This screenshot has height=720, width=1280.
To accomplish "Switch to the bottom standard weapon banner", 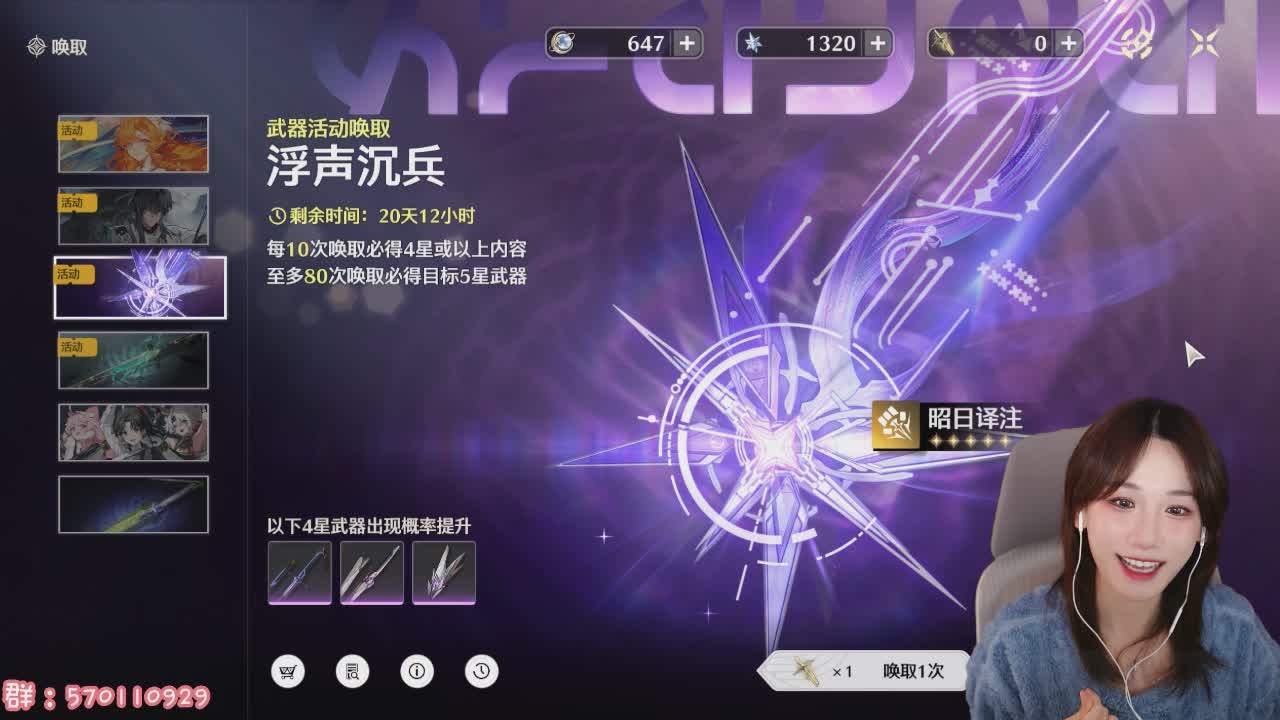I will point(135,505).
